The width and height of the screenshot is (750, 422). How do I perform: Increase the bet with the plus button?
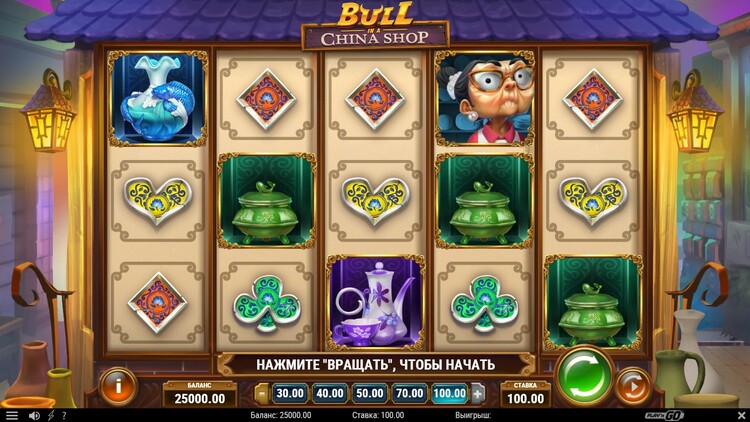[477, 393]
